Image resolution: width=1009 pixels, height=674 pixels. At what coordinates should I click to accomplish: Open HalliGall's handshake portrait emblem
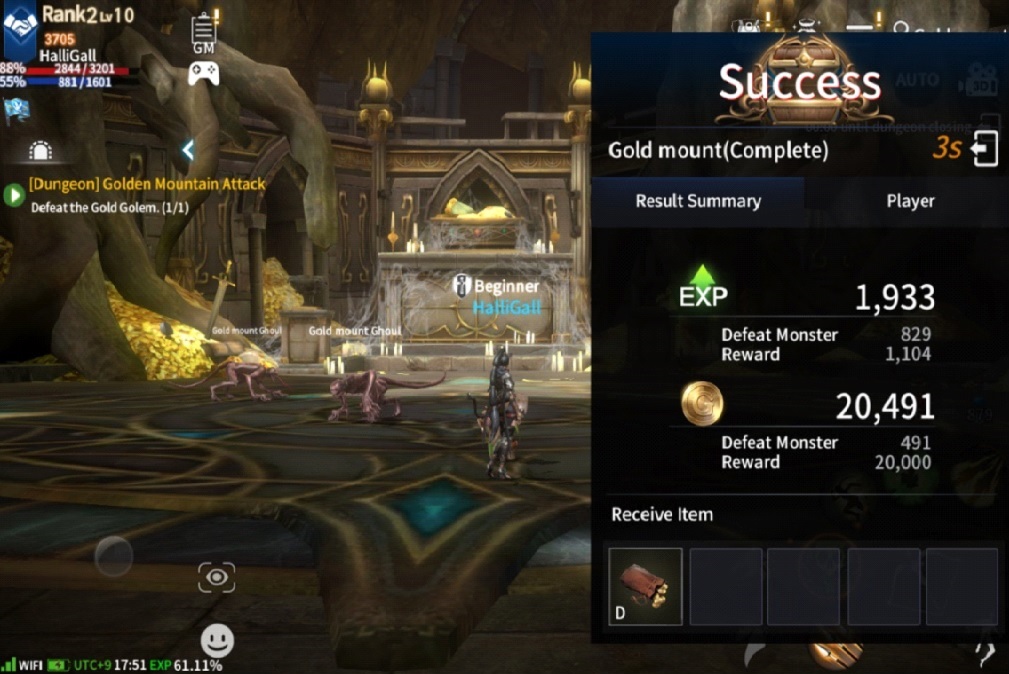20,24
